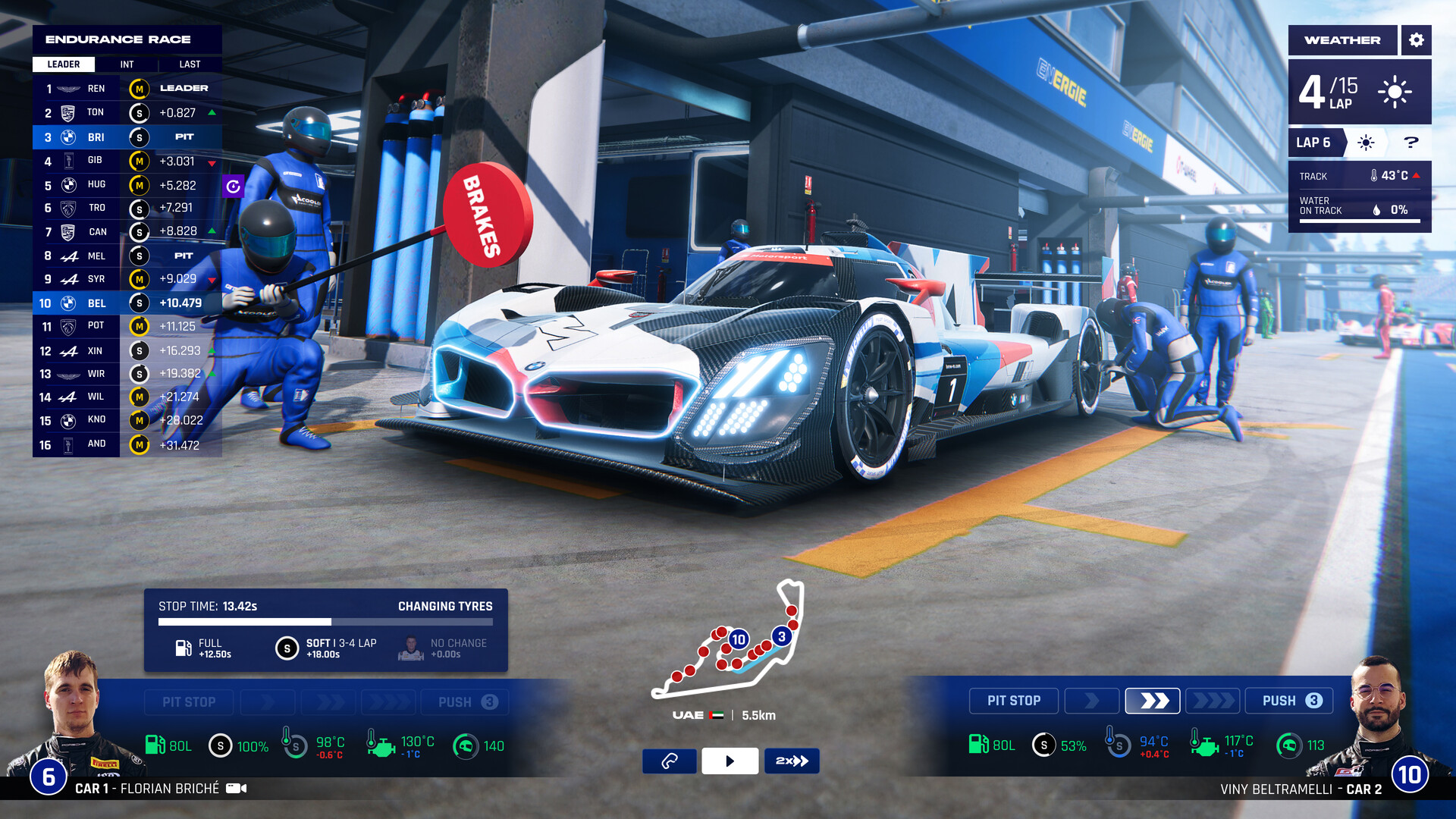Viewport: 1456px width, 819px height.
Task: Click the FULL refuel icon in the pit stop panel
Action: point(182,648)
